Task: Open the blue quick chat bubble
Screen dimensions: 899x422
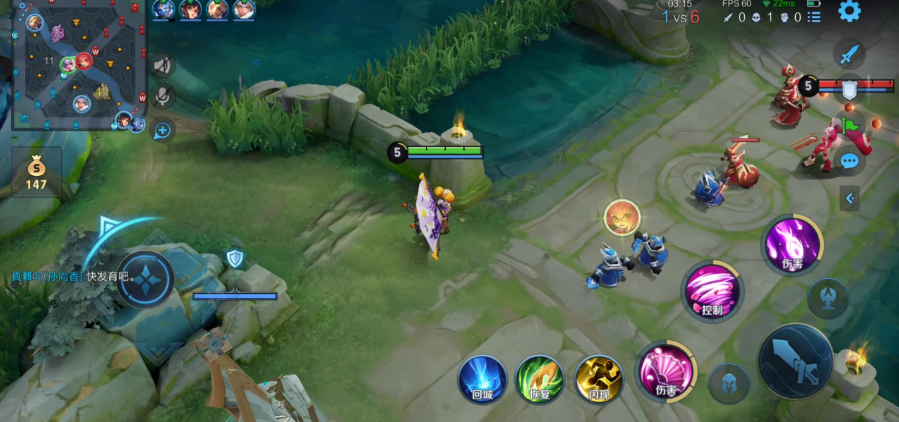Action: tap(850, 160)
